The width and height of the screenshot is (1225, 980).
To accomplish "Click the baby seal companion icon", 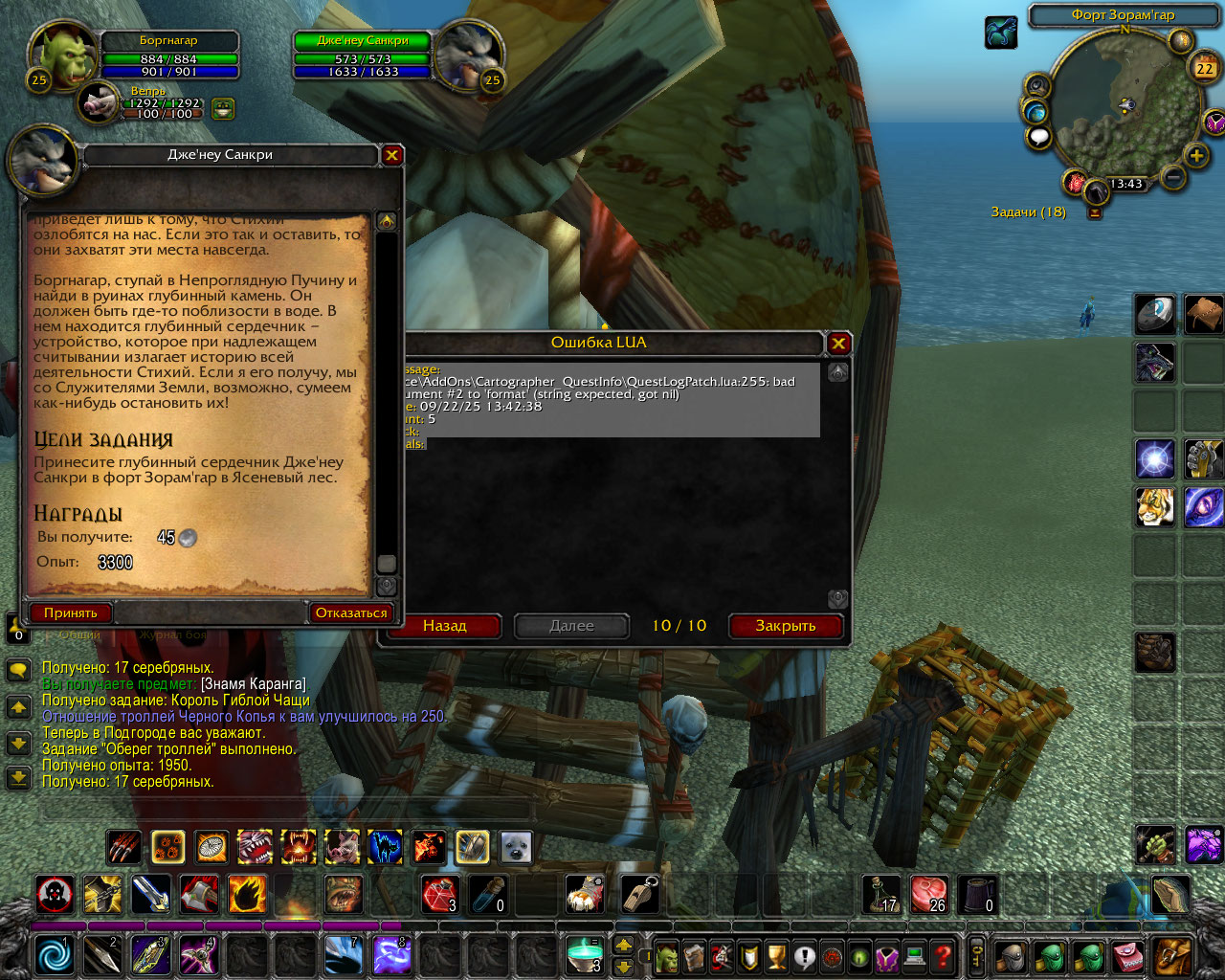I will click(516, 847).
